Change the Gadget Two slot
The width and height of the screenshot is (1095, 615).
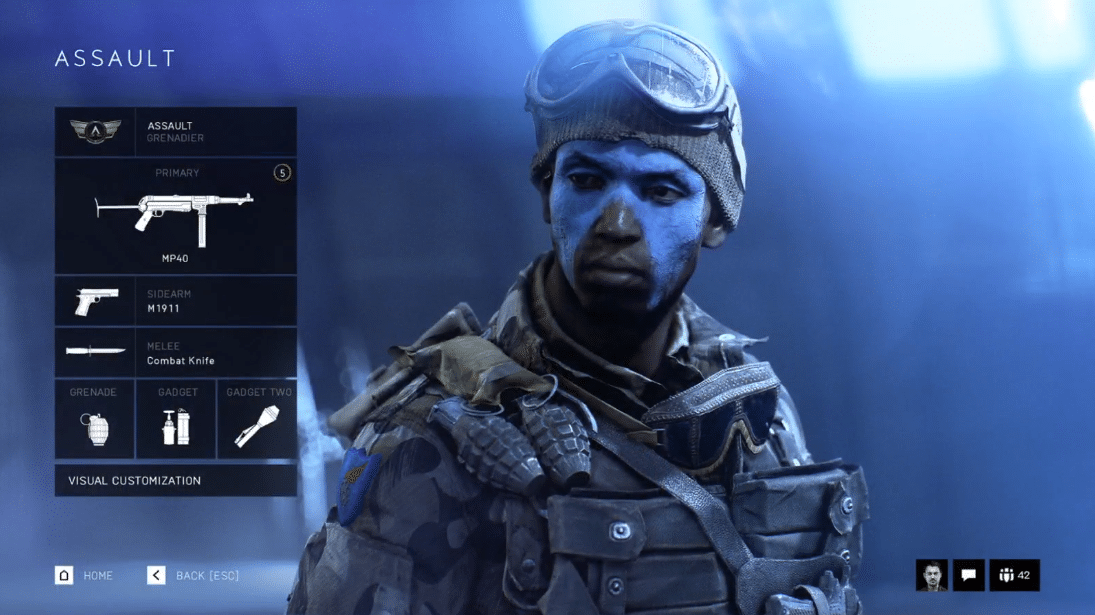[257, 419]
